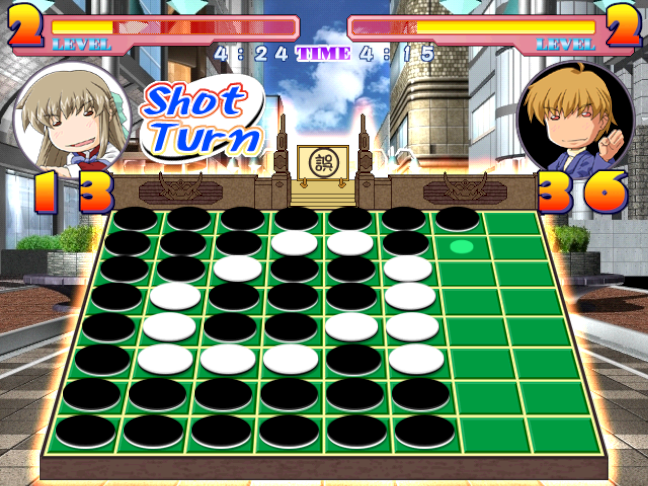Viewport: 648px width, 486px height.
Task: Place a disc on the green-dot square
Action: coord(461,245)
